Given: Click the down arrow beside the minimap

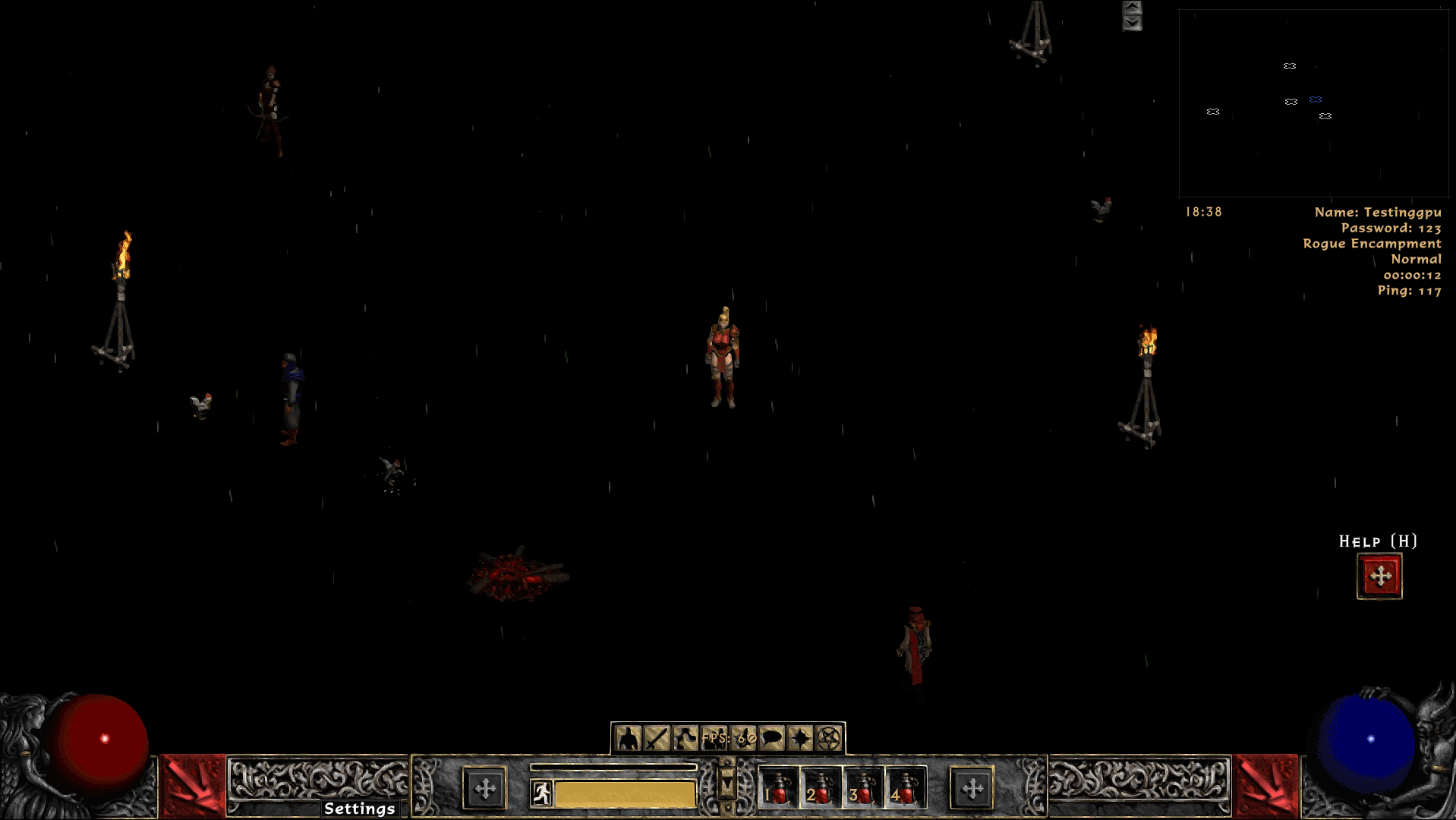Looking at the screenshot, I should [1132, 24].
